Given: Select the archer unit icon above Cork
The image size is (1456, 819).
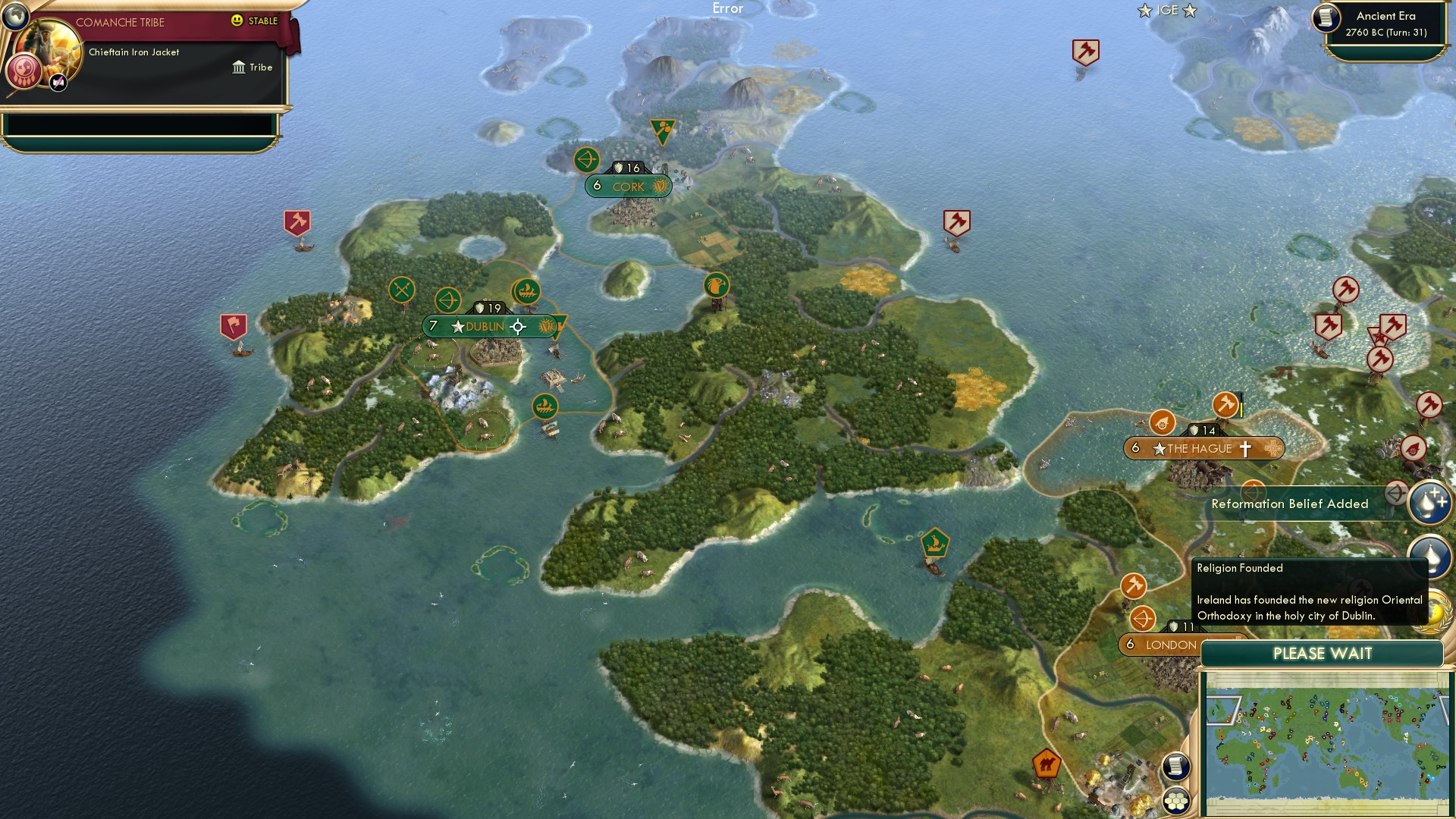Looking at the screenshot, I should (586, 161).
